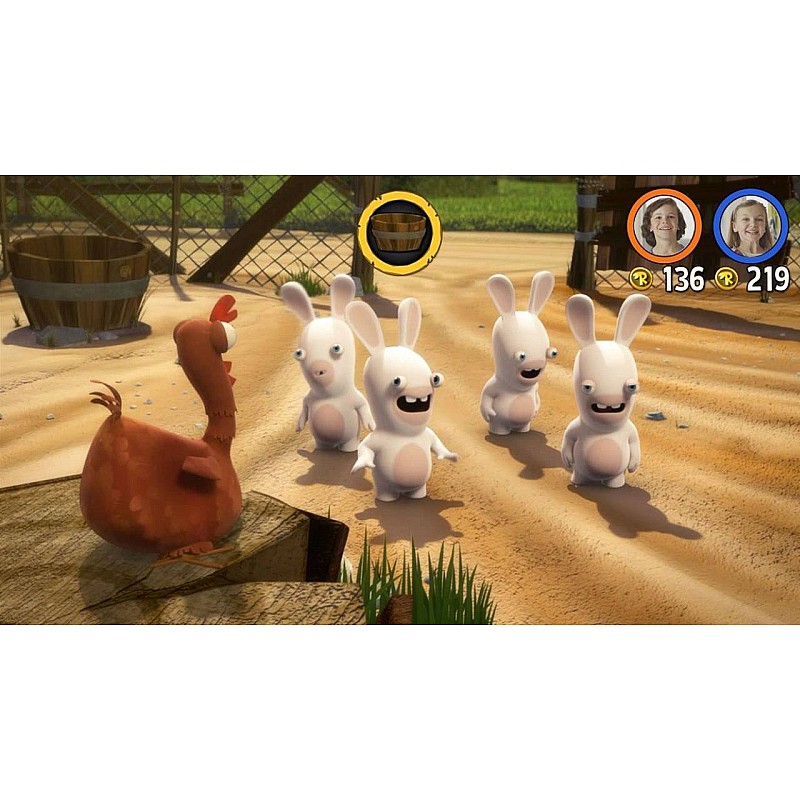The height and width of the screenshot is (800, 800).
Task: Select the blue-ringed player portrait
Action: [x=750, y=226]
